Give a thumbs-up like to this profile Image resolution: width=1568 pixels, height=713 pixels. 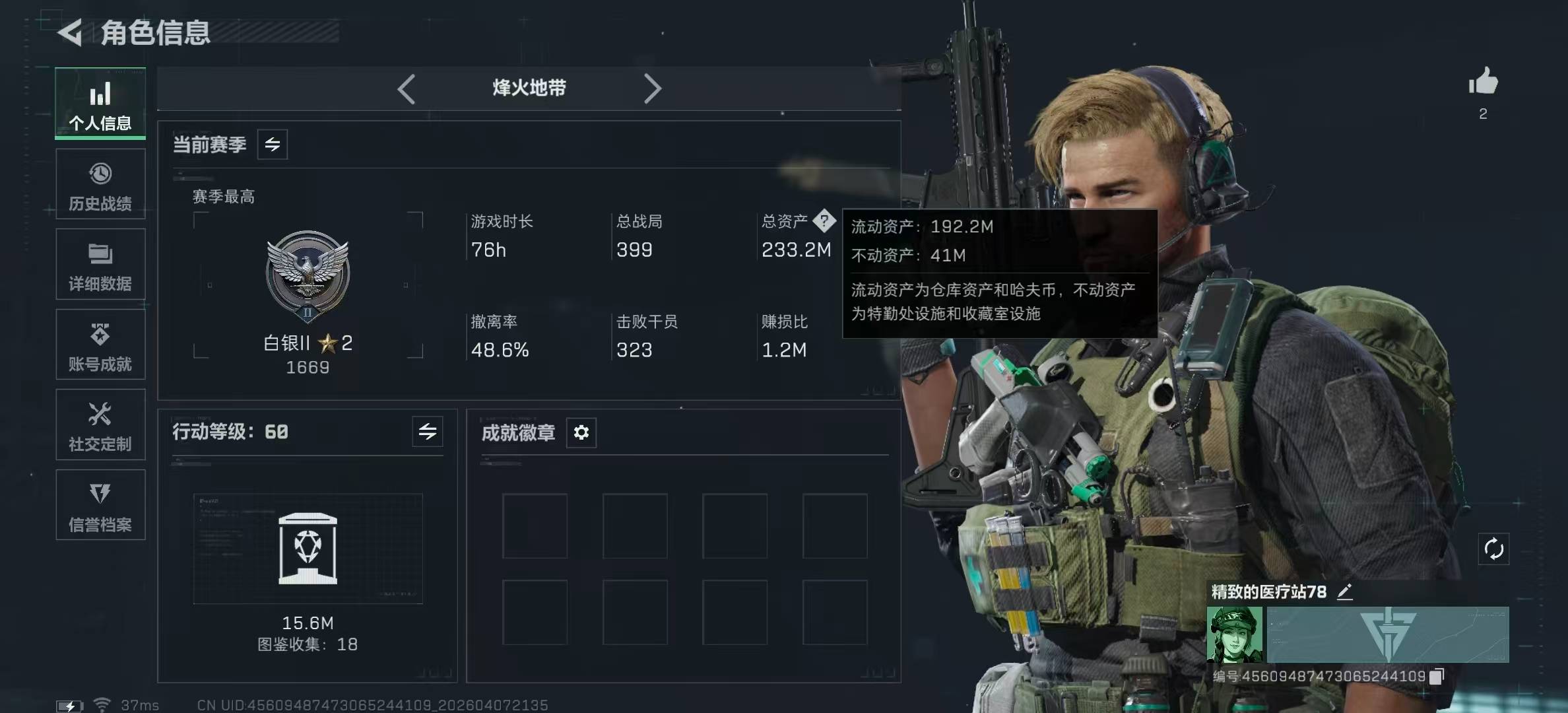point(1483,83)
